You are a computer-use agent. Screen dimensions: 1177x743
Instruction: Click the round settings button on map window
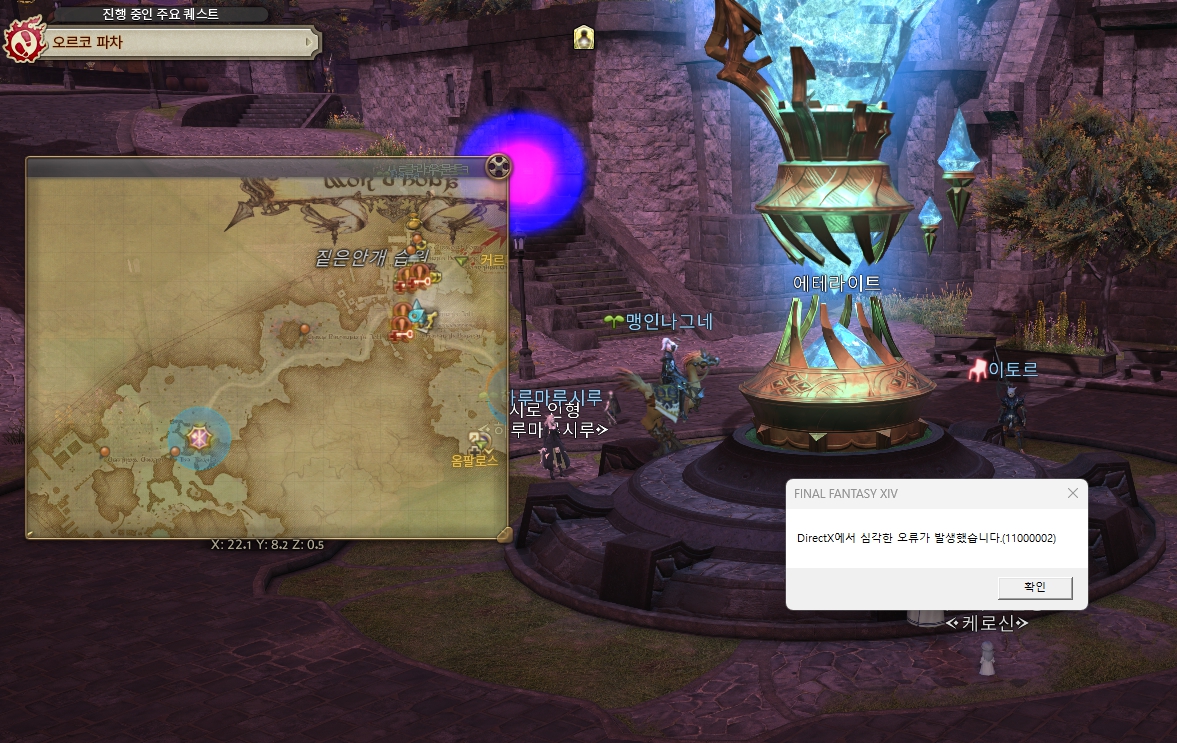498,167
